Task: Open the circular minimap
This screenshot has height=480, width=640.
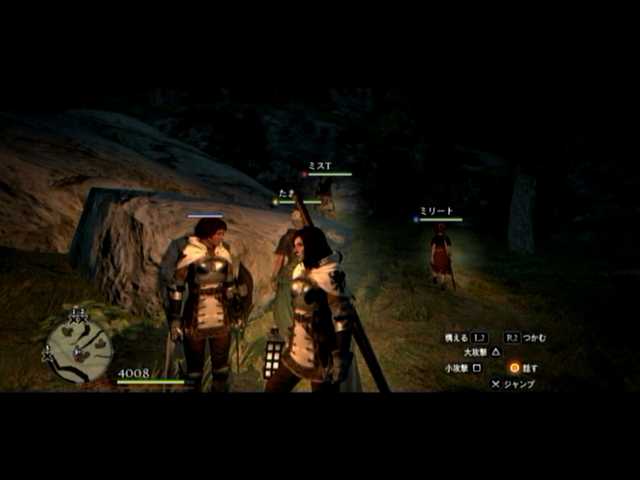Action: coord(79,349)
